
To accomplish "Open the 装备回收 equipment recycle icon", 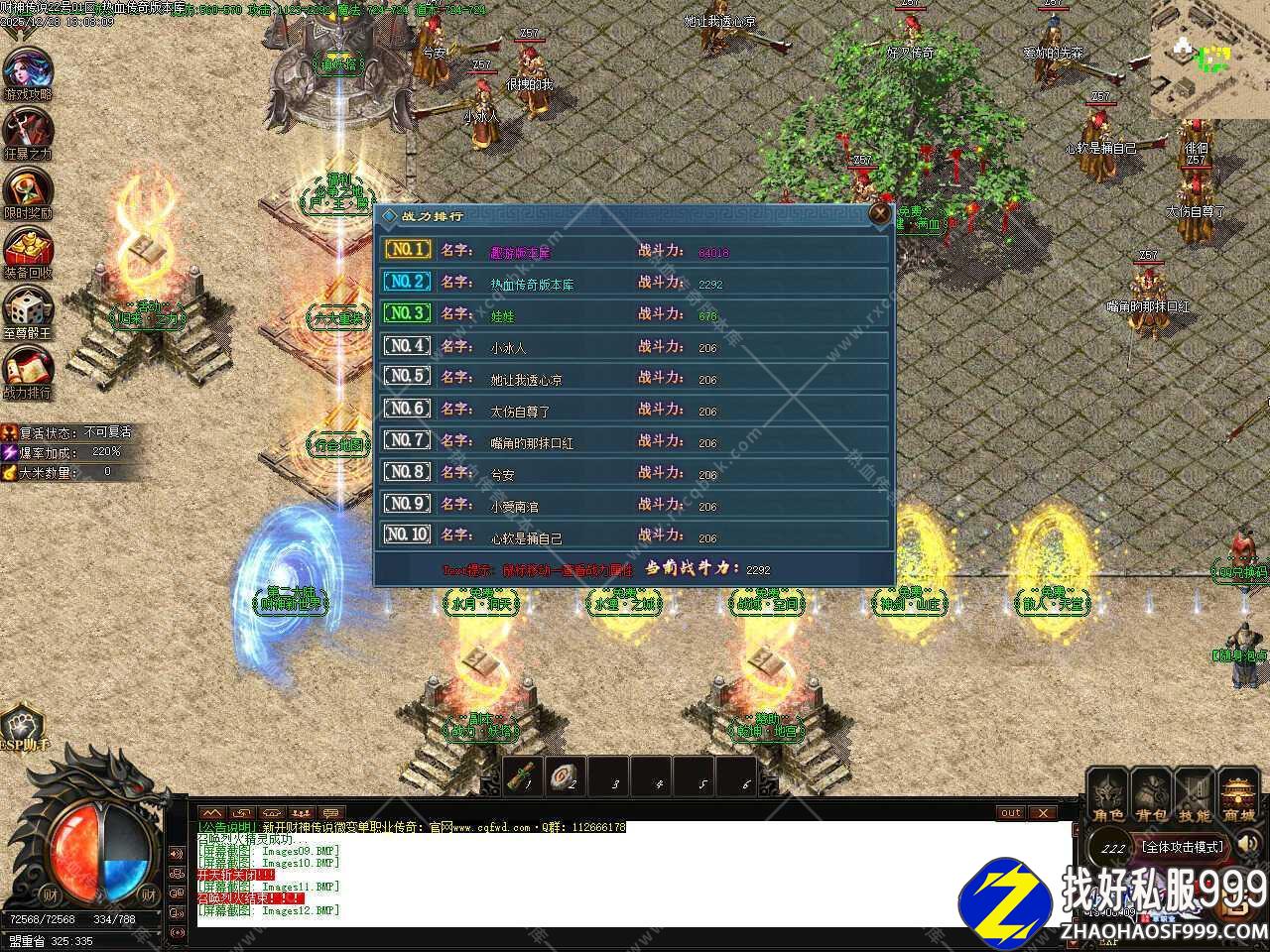I will pyautogui.click(x=27, y=250).
